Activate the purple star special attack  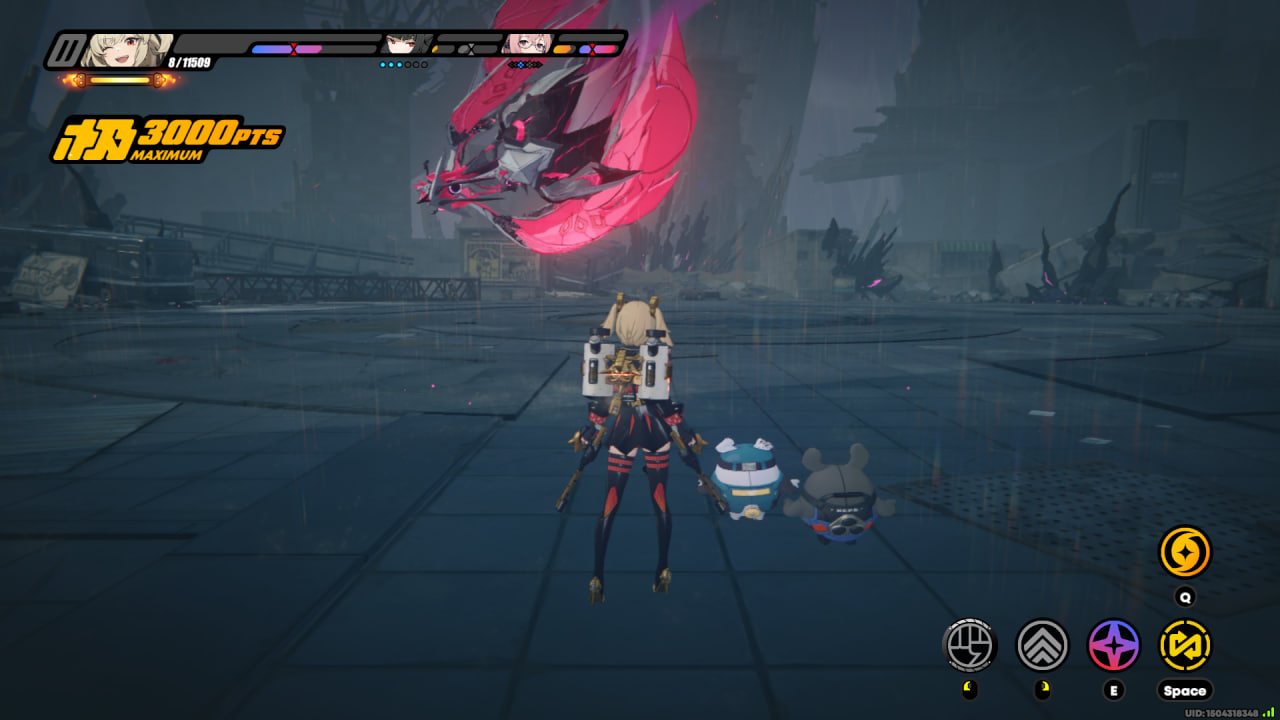[1114, 645]
